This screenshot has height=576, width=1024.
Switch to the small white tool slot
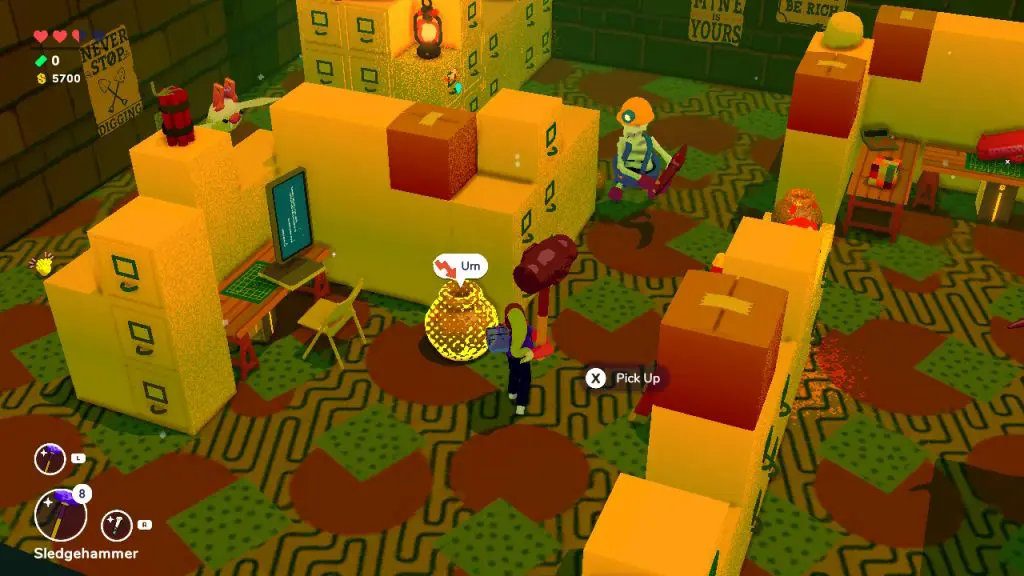coord(116,524)
